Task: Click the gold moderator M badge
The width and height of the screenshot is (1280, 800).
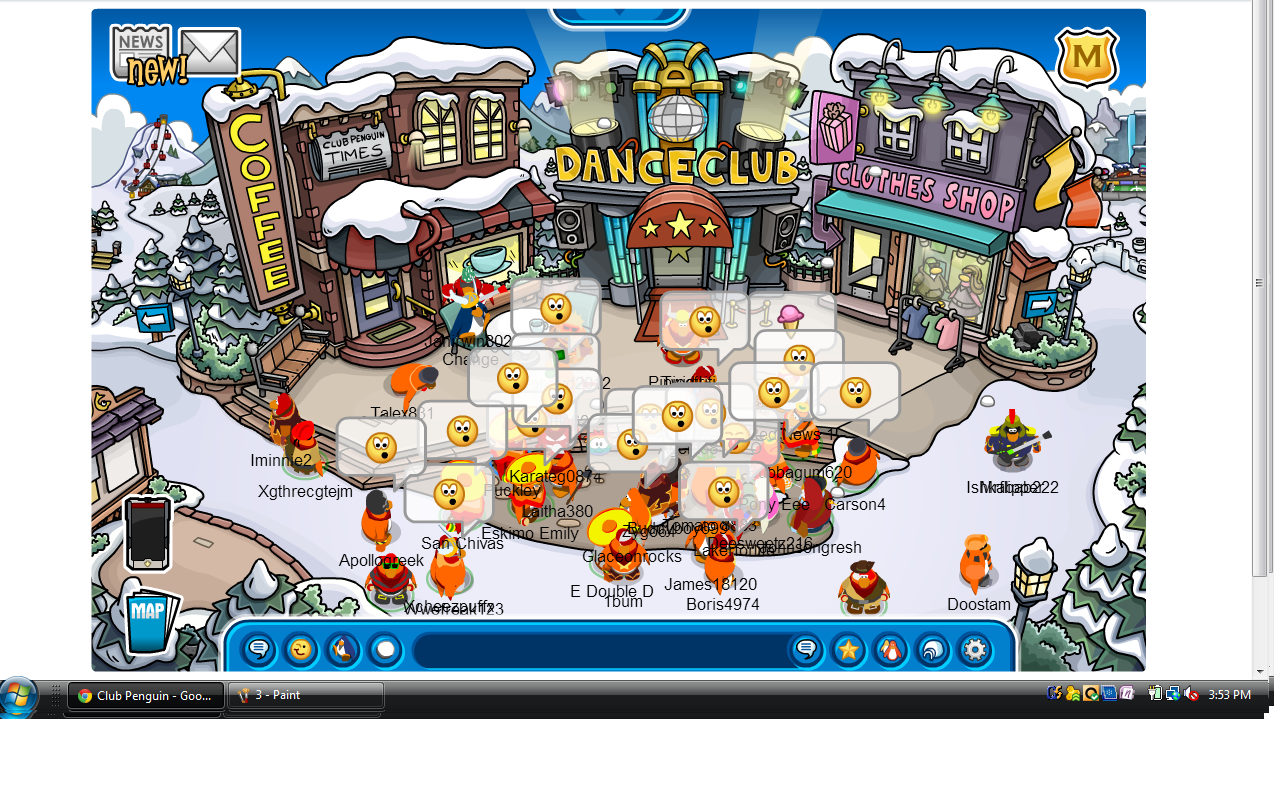Action: click(1087, 58)
